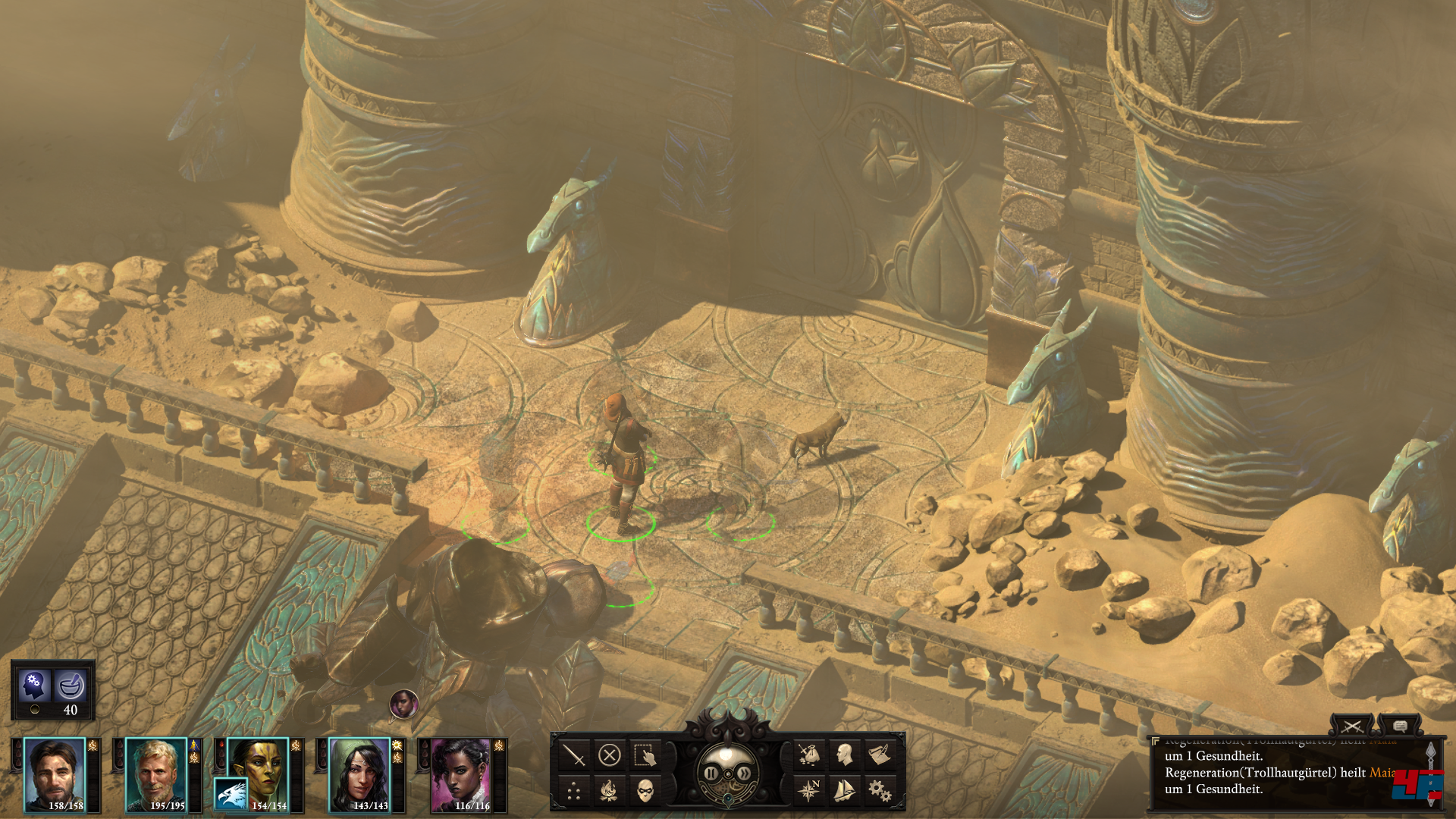Pause the game on the central dial
Screen dimensions: 1456x819
point(711,773)
